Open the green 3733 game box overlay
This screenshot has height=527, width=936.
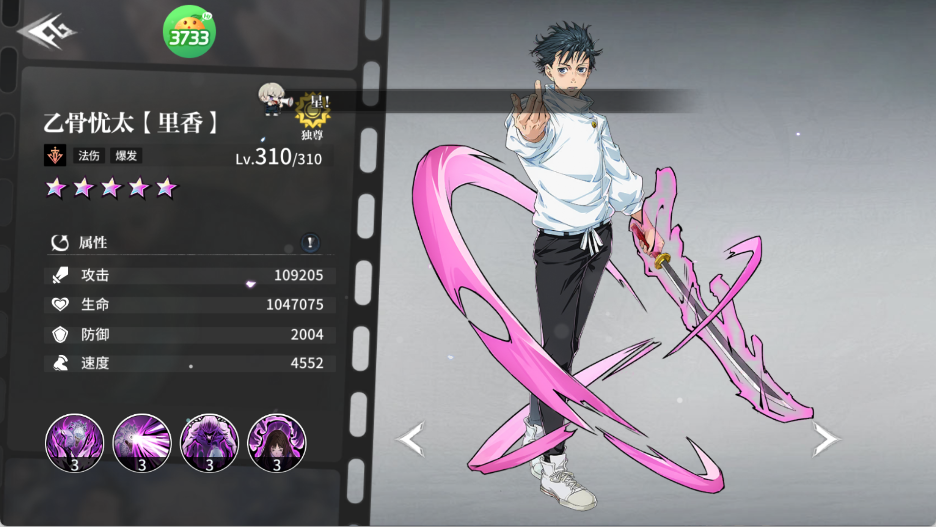pos(188,33)
